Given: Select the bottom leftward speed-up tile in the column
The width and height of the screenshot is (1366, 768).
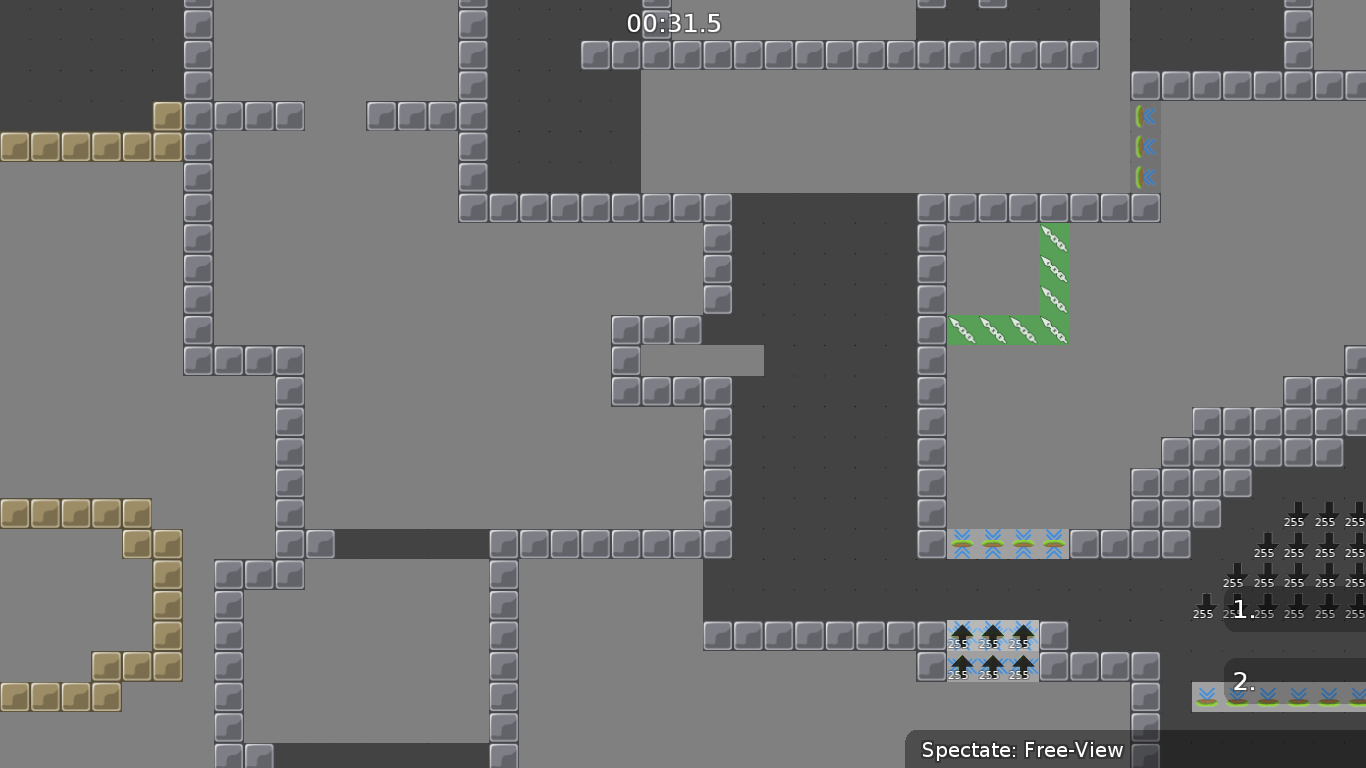Looking at the screenshot, I should pos(1147,177).
